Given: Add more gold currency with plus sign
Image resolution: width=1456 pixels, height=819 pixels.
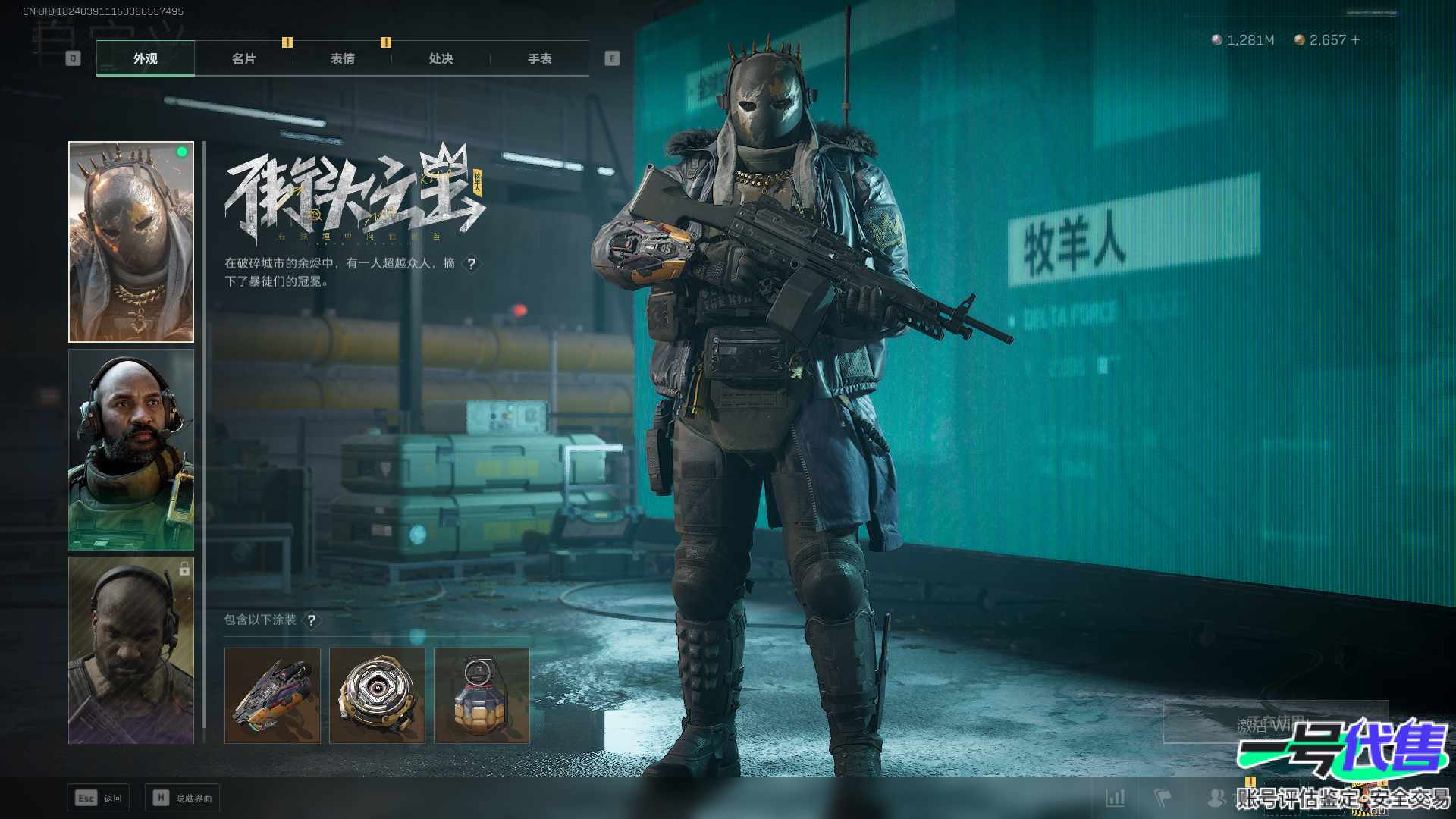Looking at the screenshot, I should pos(1356,39).
